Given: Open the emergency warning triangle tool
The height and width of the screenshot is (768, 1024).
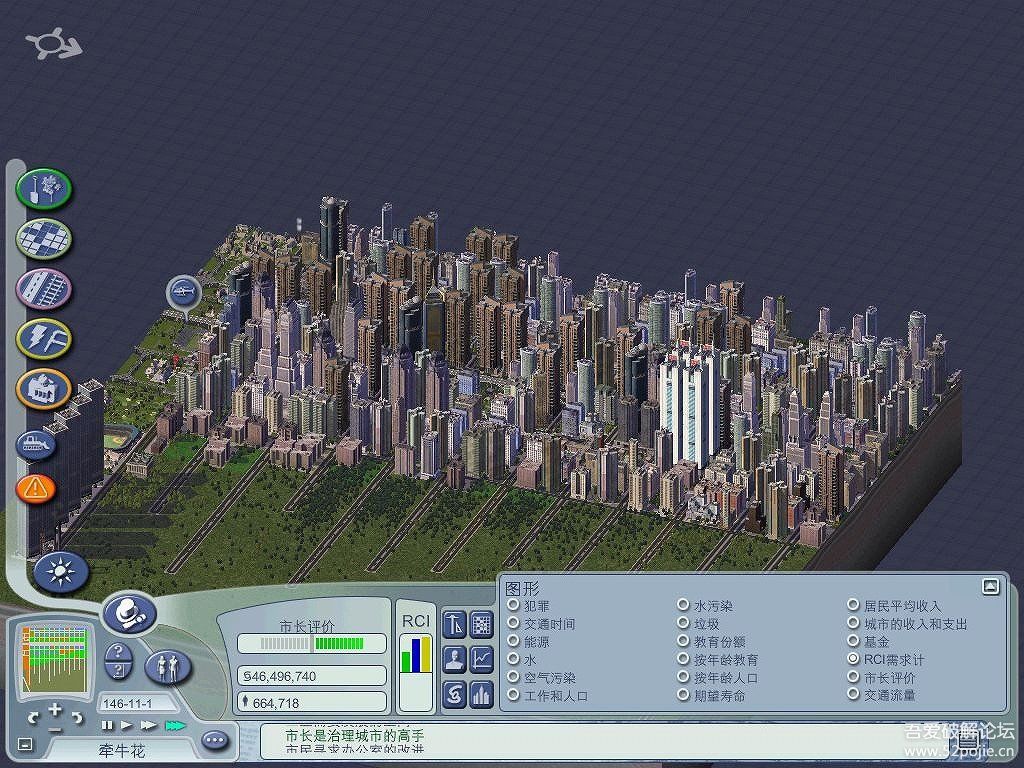Looking at the screenshot, I should [x=36, y=488].
